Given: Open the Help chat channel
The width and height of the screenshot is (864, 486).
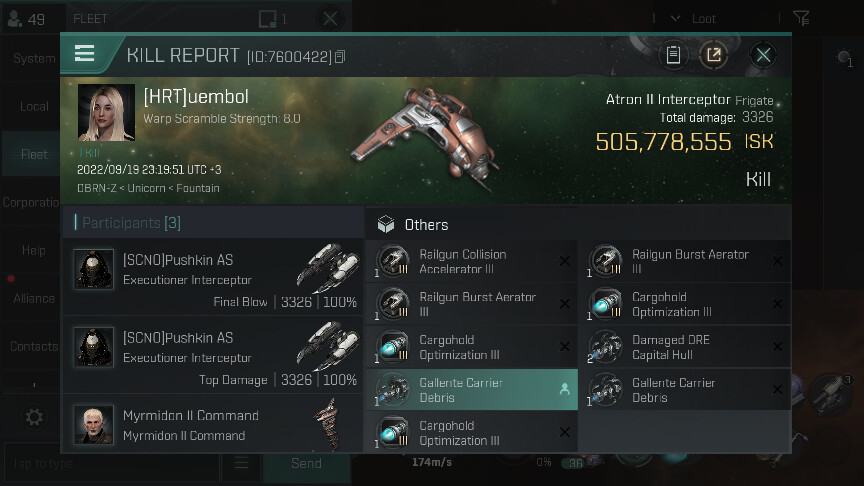Looking at the screenshot, I should coord(34,250).
